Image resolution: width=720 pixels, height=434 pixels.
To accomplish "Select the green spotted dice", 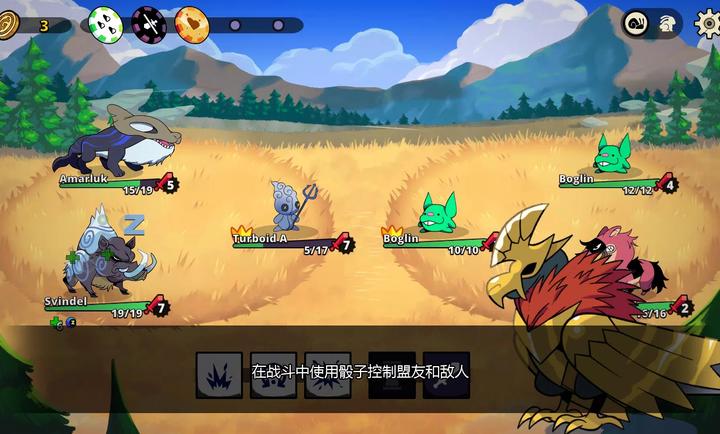I will pyautogui.click(x=105, y=22).
